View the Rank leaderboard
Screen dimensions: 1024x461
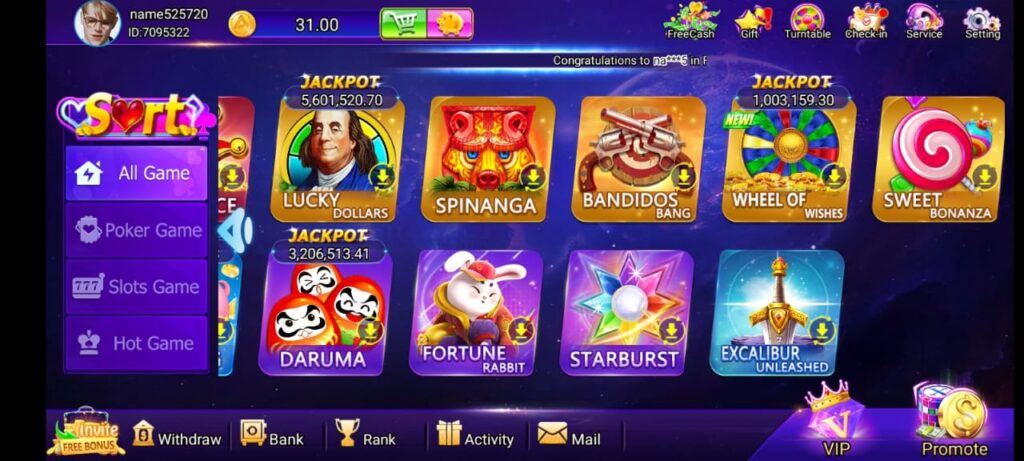[x=365, y=437]
